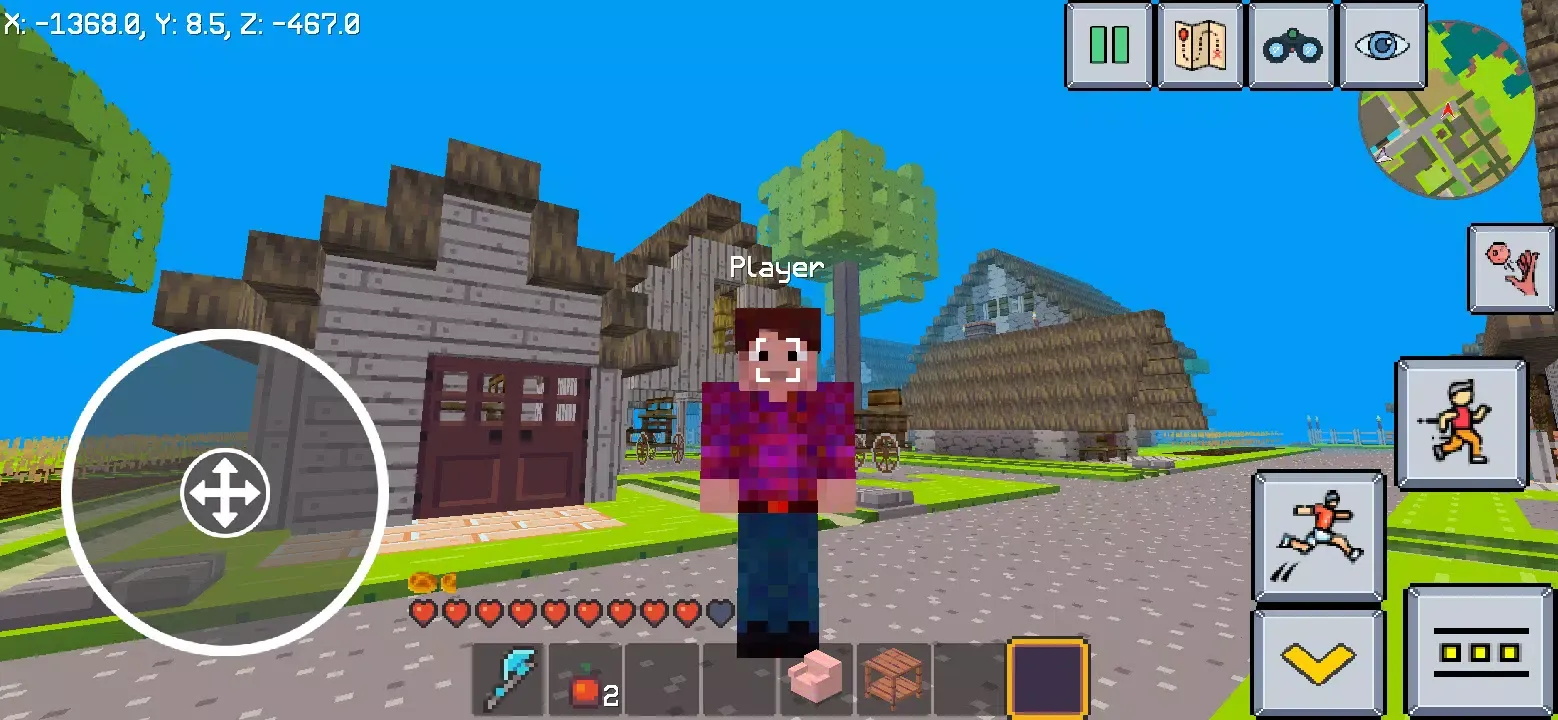
Task: Toggle the camera perspective eye icon
Action: (x=1383, y=47)
